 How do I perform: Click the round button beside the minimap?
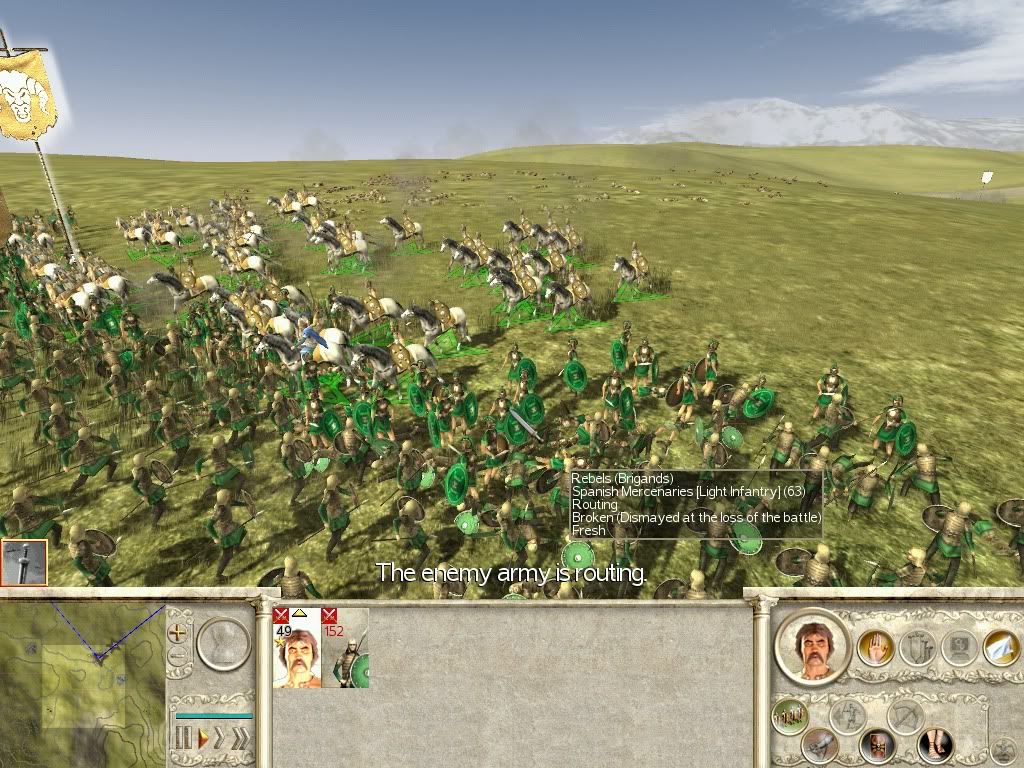tap(223, 642)
